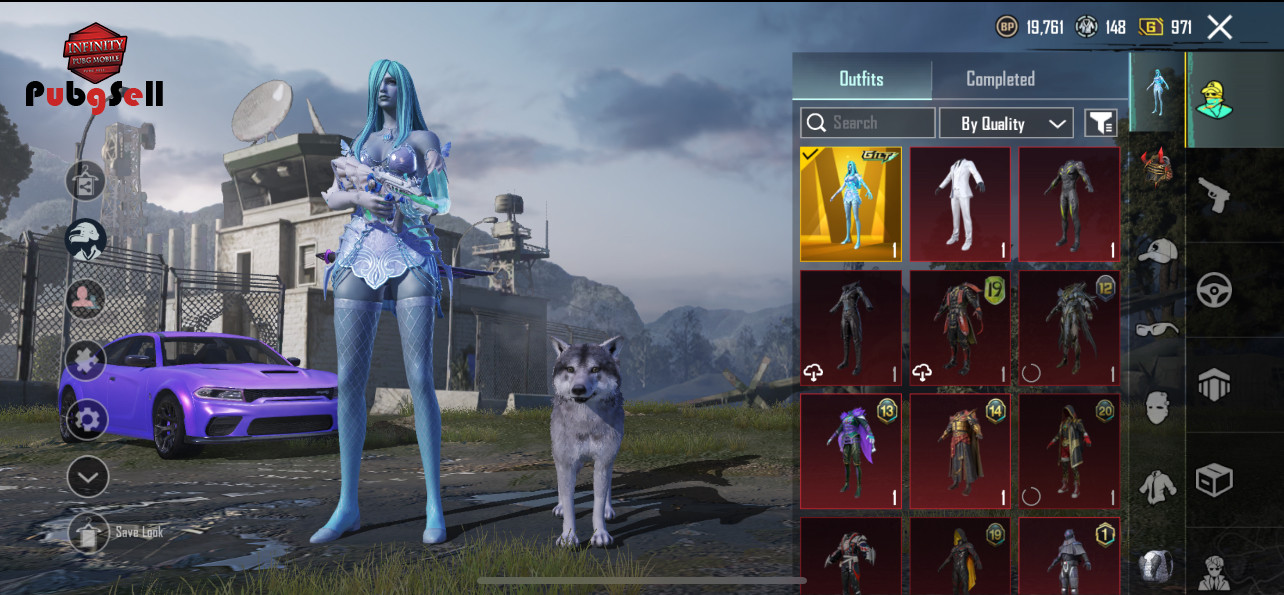Open the weapon skins pistol category
The image size is (1284, 595).
[x=1214, y=195]
